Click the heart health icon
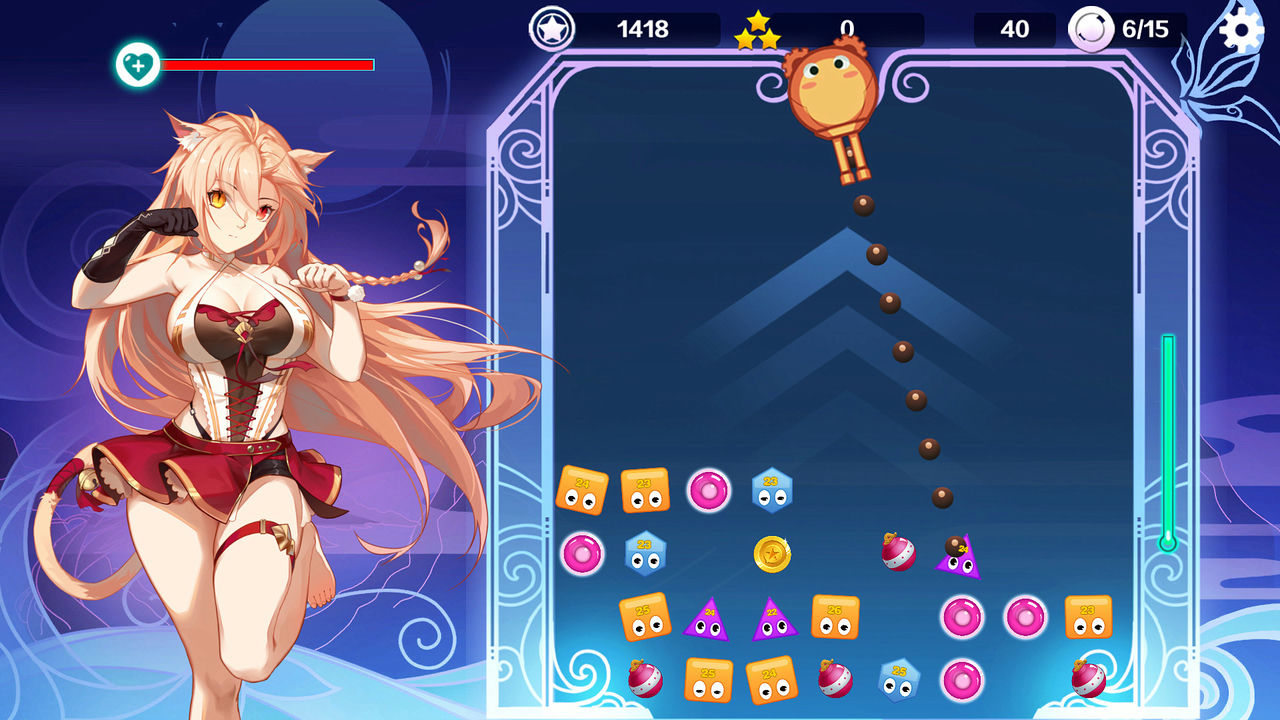Screen dimensions: 1280x720 click(x=139, y=62)
